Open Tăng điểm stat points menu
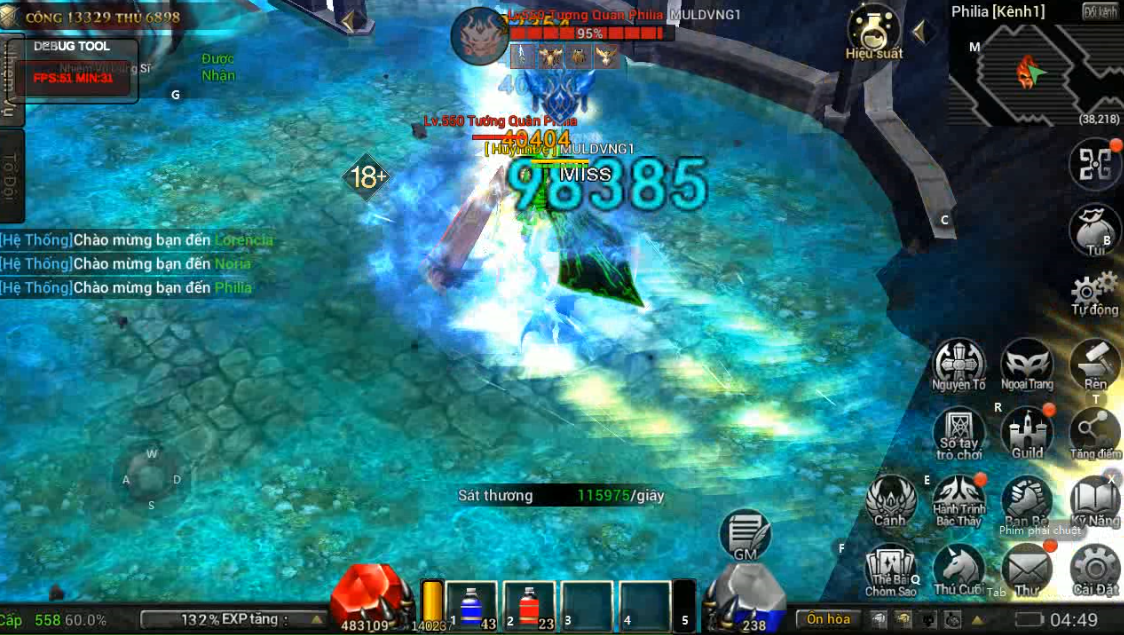The height and width of the screenshot is (635, 1124). pos(1095,432)
